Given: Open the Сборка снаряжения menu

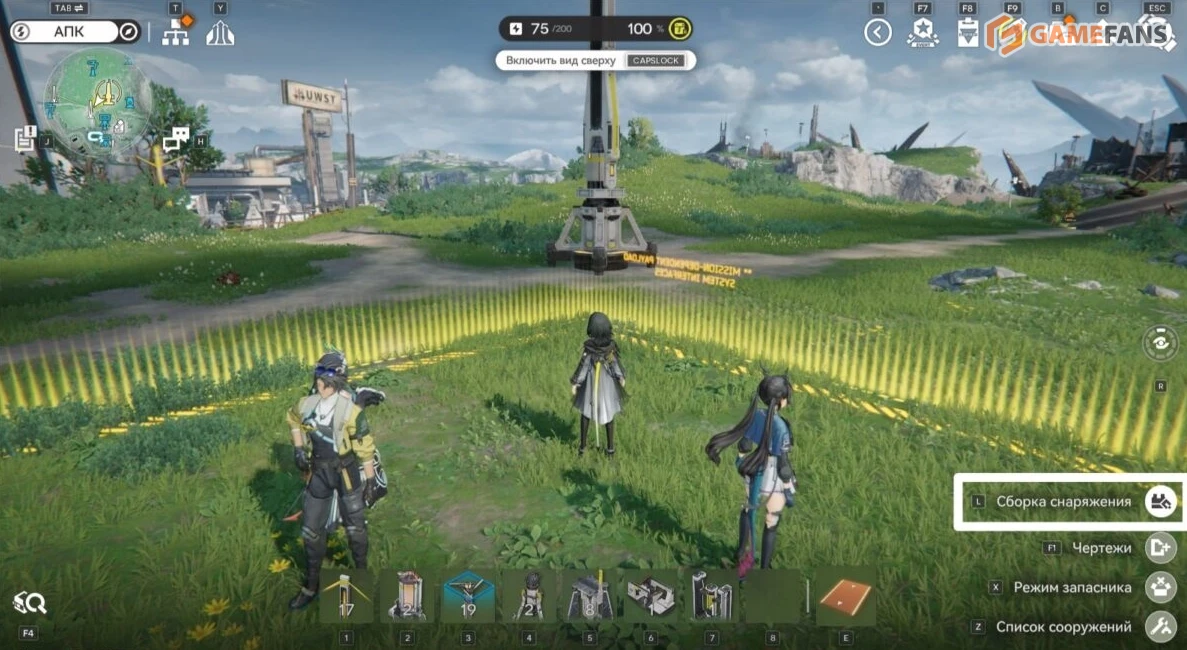Looking at the screenshot, I should tap(1160, 501).
